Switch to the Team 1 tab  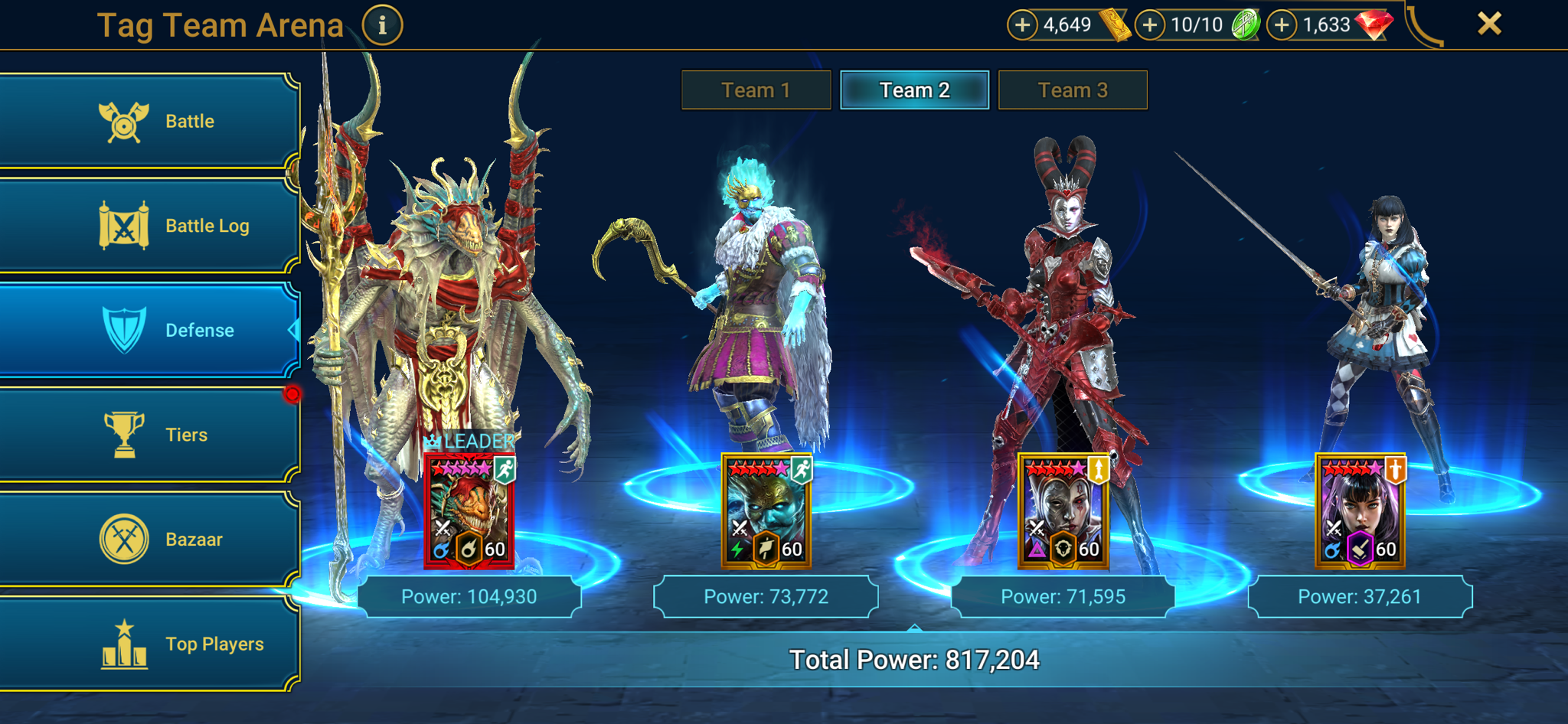[x=756, y=90]
